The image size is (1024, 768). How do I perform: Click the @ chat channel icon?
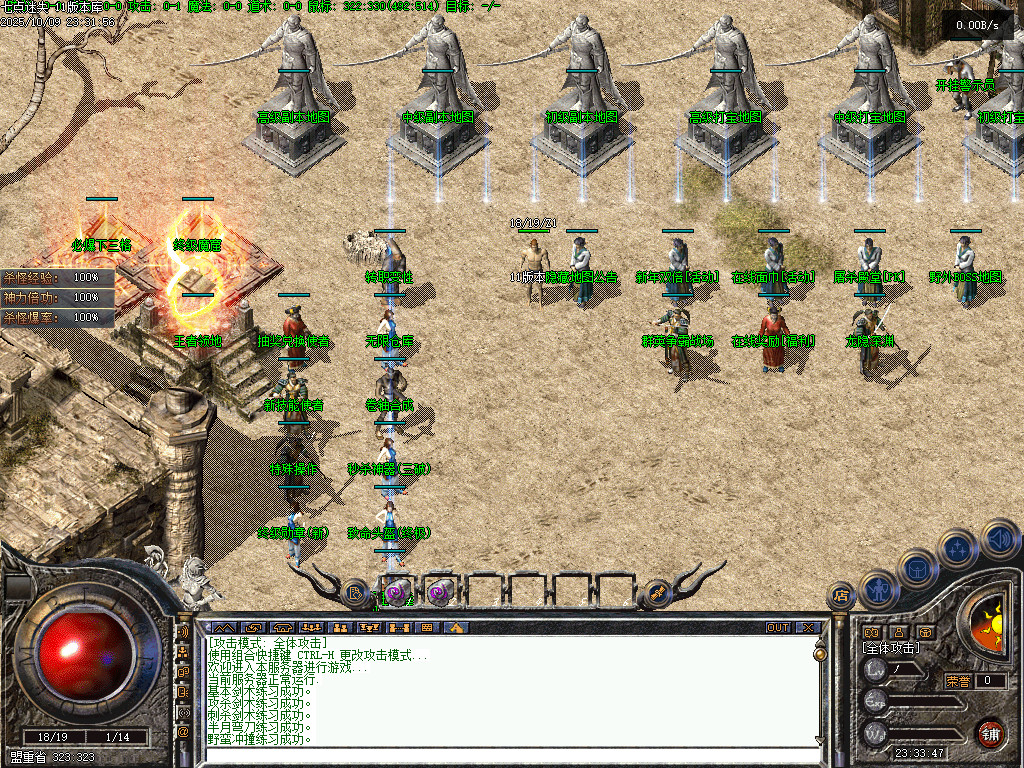click(183, 732)
